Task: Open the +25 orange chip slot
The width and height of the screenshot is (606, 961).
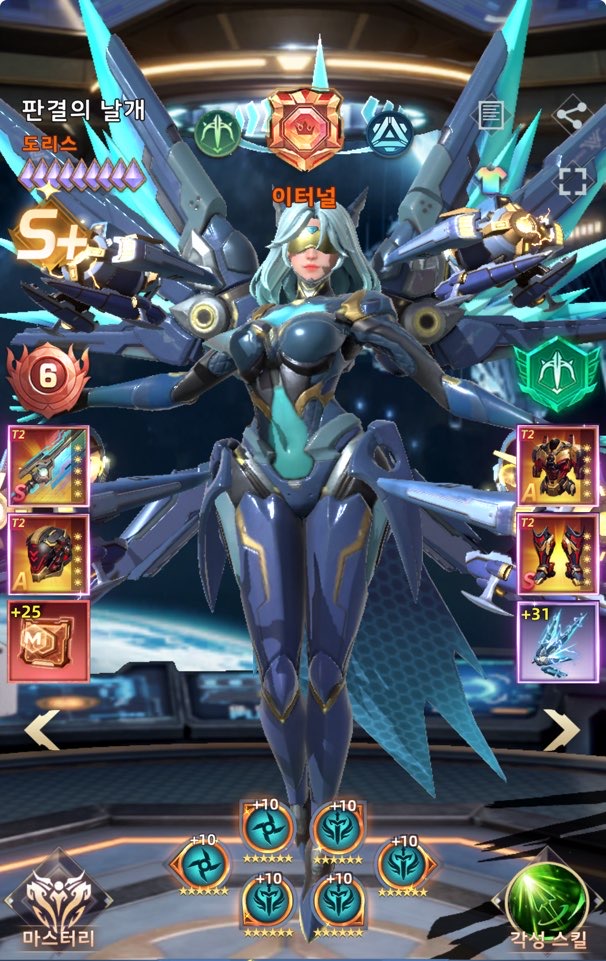Action: coord(48,641)
